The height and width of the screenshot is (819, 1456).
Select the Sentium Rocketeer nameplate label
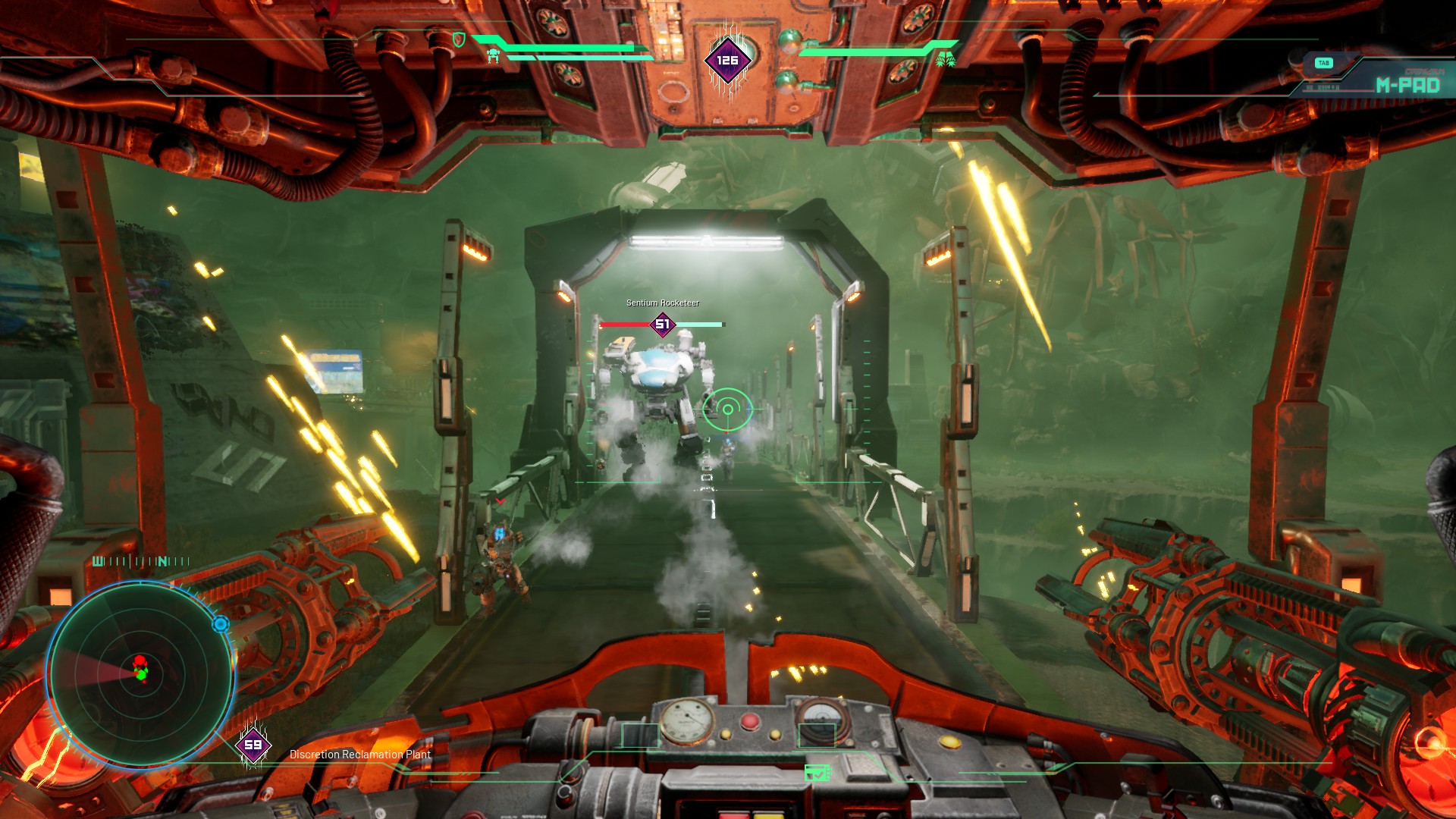pyautogui.click(x=664, y=302)
